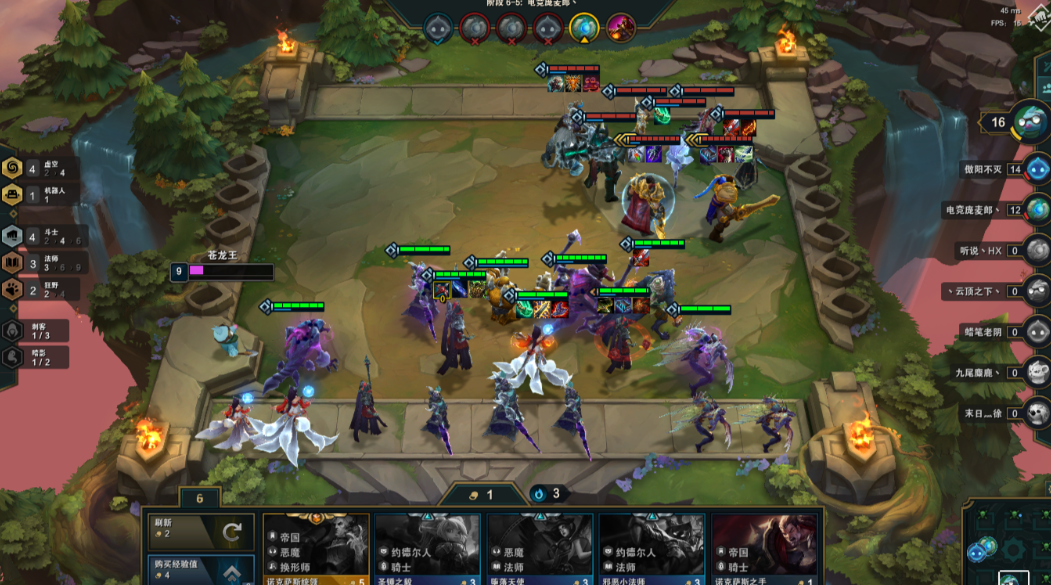Buy the 帝国 骑士 champion card
Image resolution: width=1051 pixels, height=585 pixels.
(x=765, y=549)
